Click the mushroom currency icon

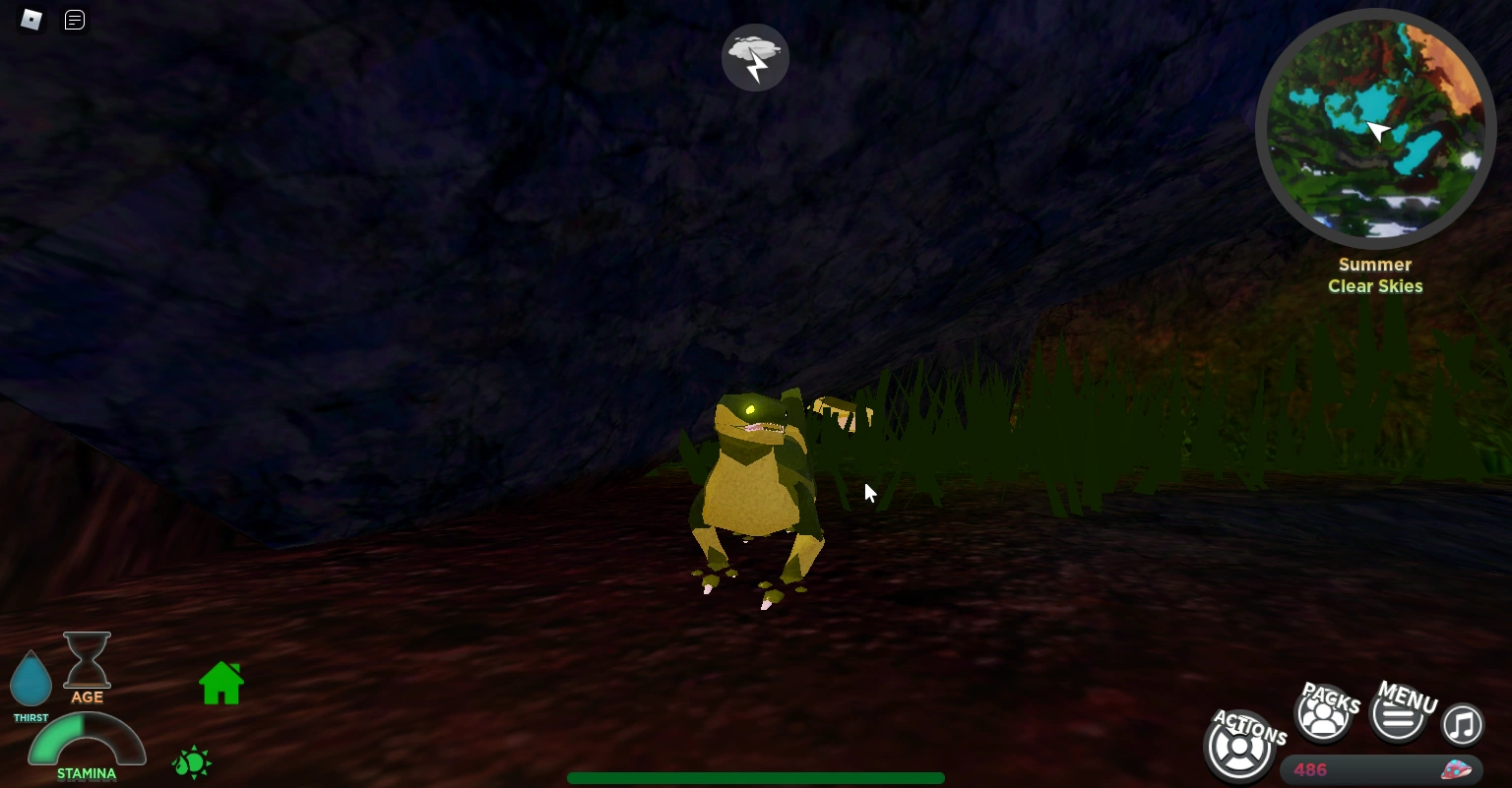coord(1454,771)
